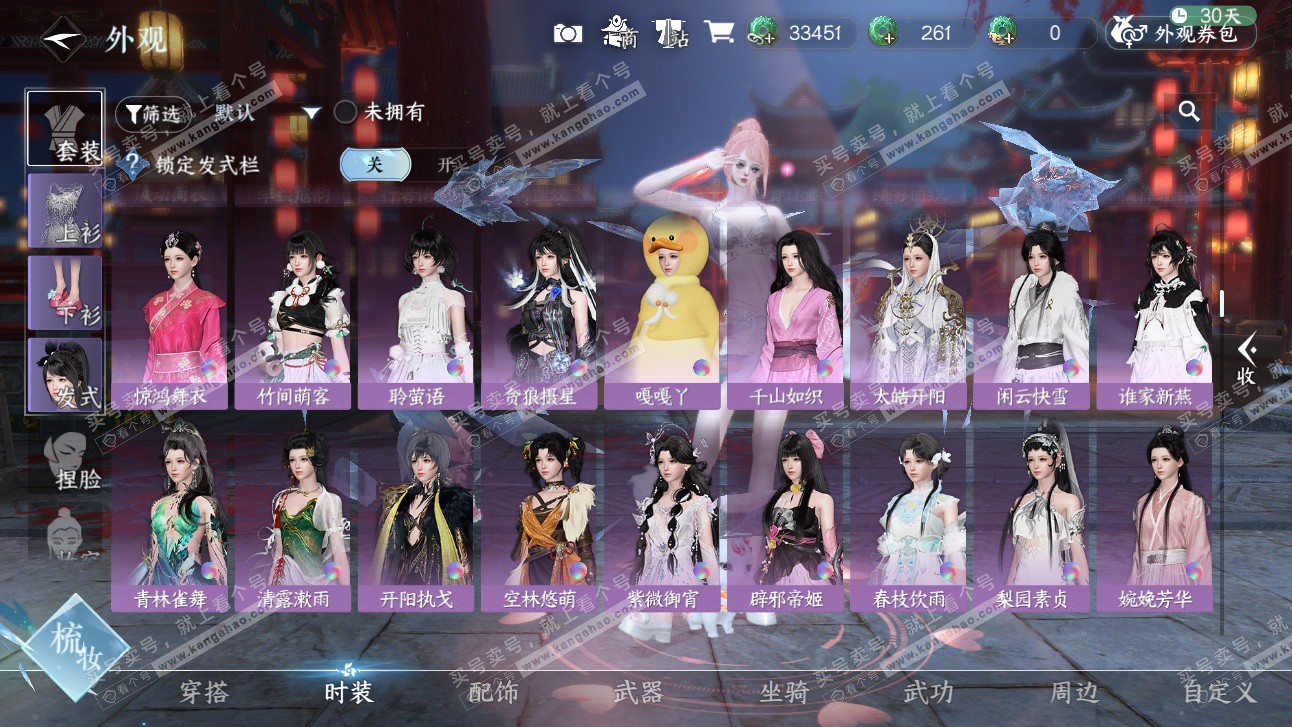1292x727 pixels.
Task: Choose the yellow duck 嘎嘎丫 outfit
Action: click(x=662, y=320)
